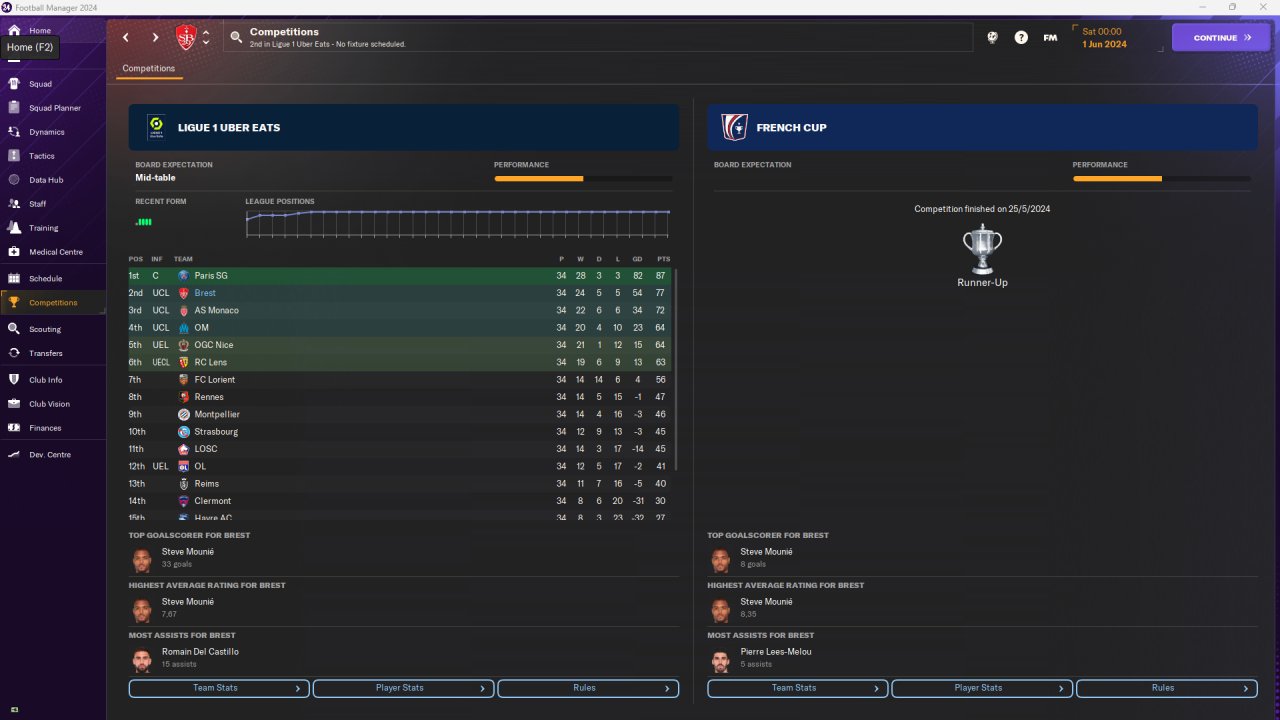Image resolution: width=1280 pixels, height=720 pixels.
Task: Open the Transfers screen
Action: coord(46,353)
